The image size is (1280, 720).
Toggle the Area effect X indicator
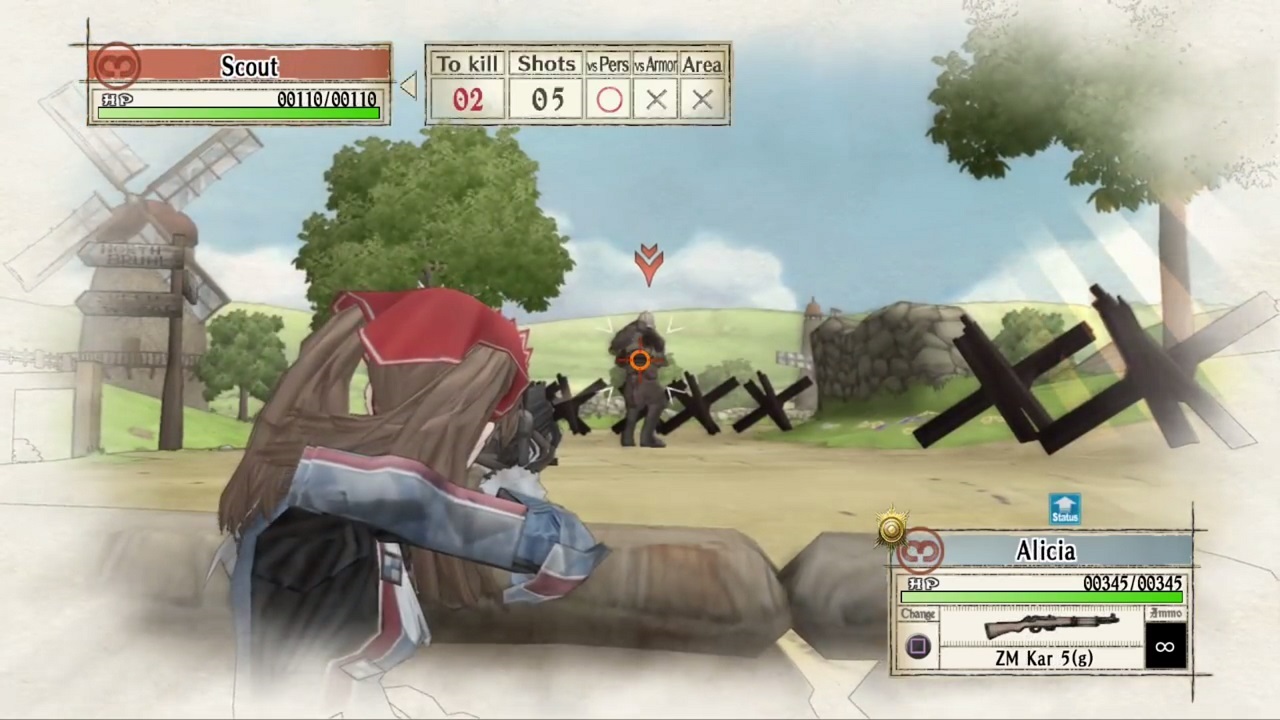click(701, 99)
